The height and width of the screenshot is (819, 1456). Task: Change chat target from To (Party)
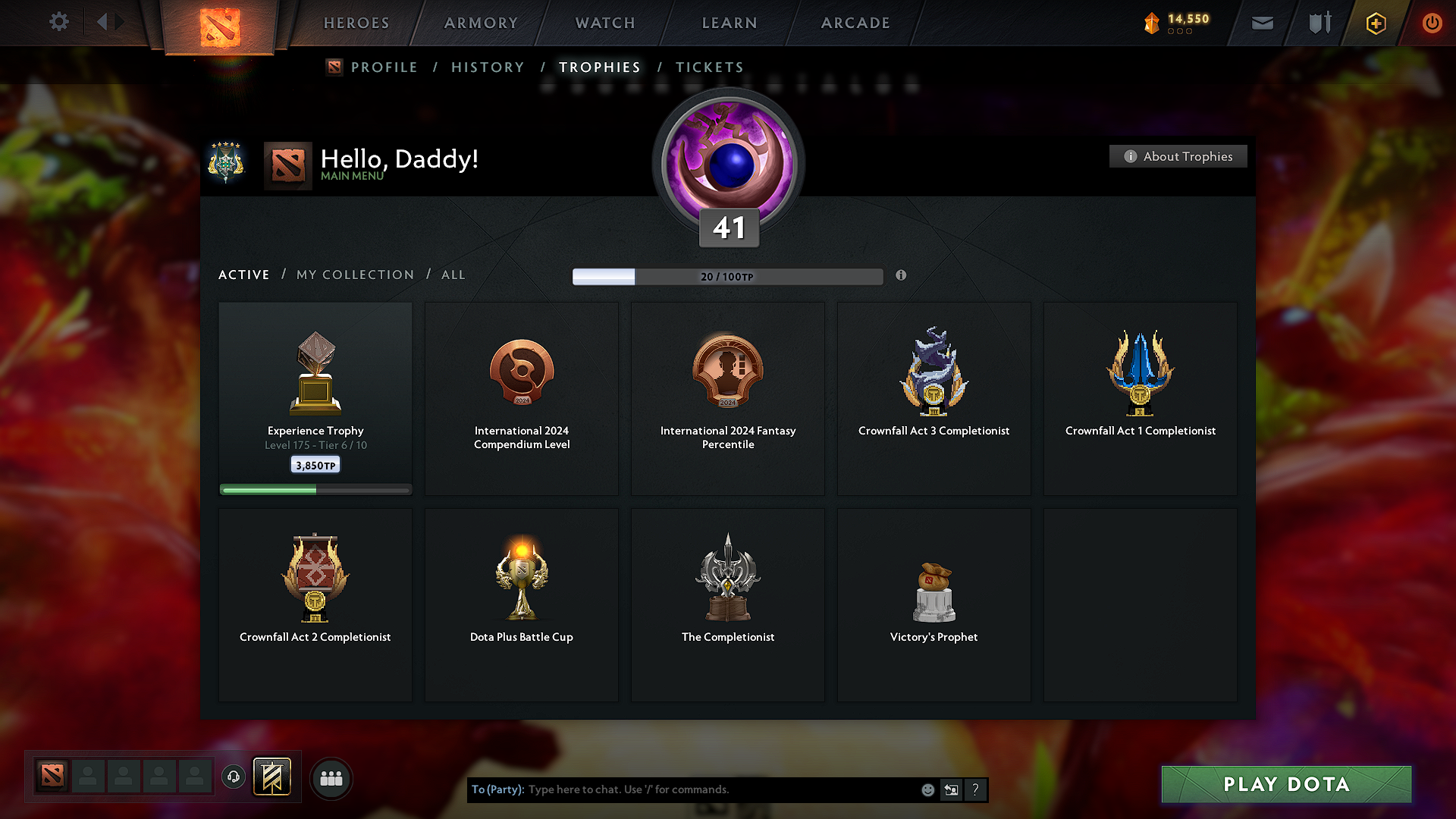click(x=497, y=789)
